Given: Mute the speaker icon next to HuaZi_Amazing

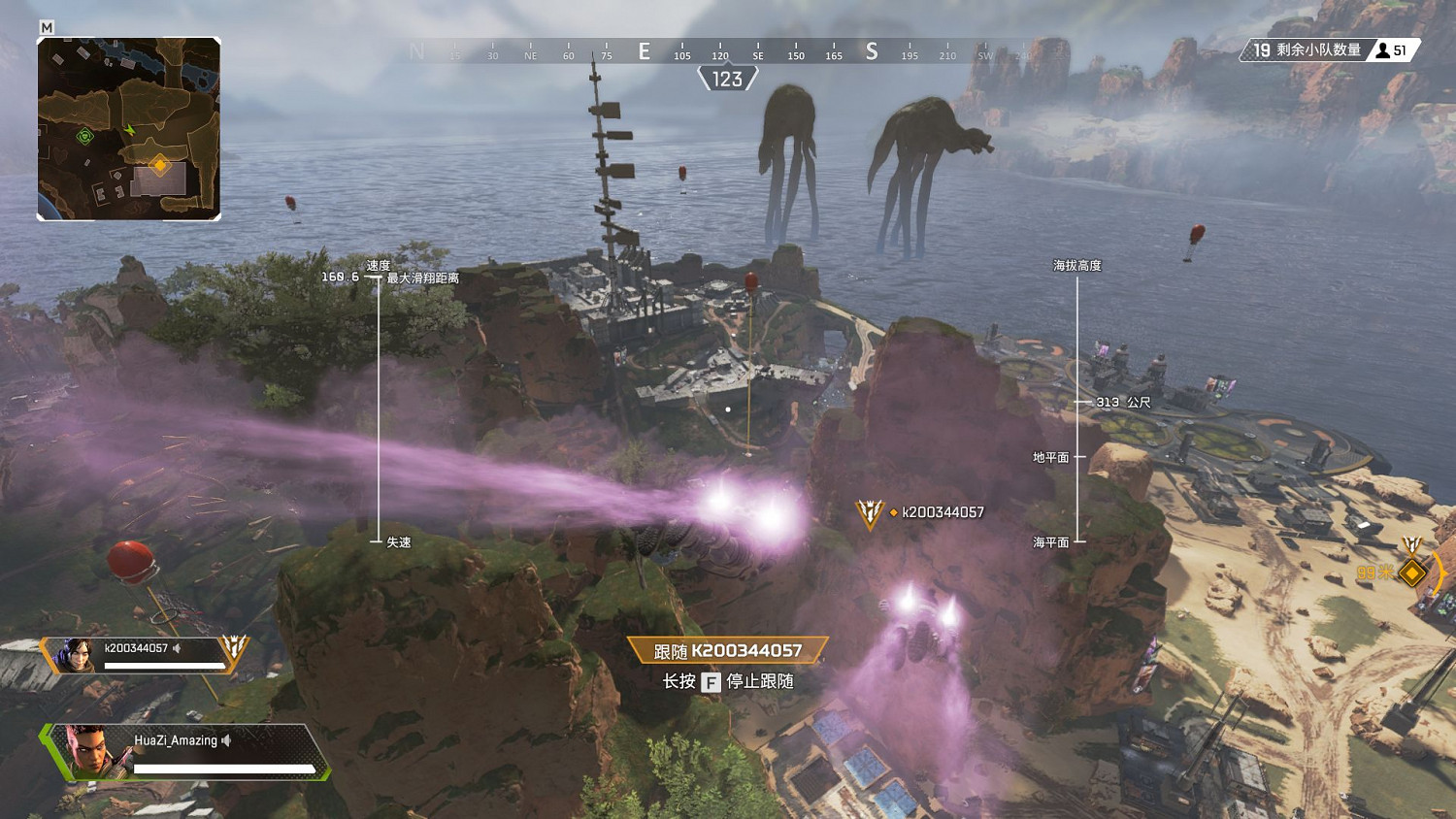Looking at the screenshot, I should pyautogui.click(x=227, y=739).
